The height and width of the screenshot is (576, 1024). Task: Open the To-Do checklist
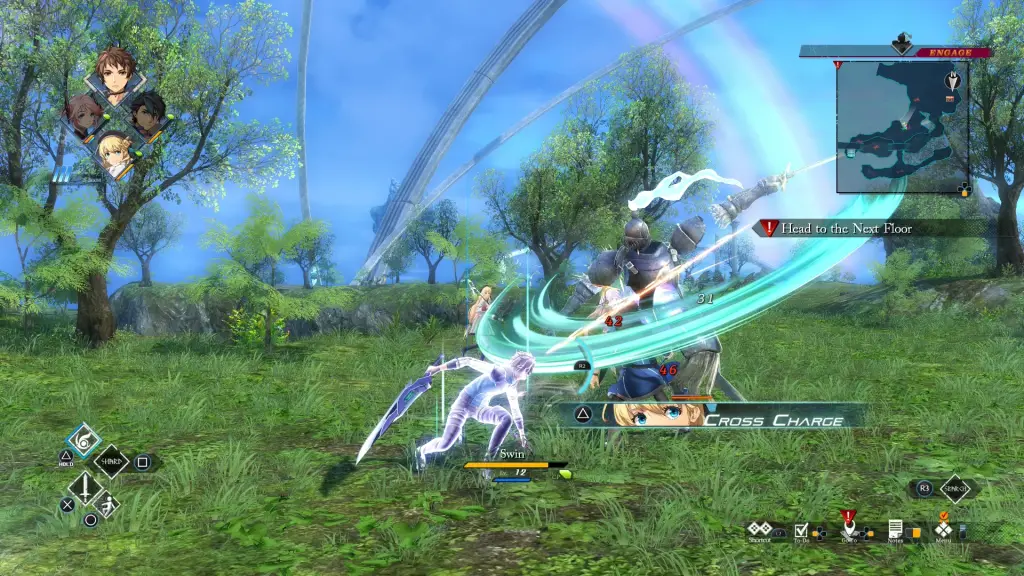pyautogui.click(x=801, y=530)
